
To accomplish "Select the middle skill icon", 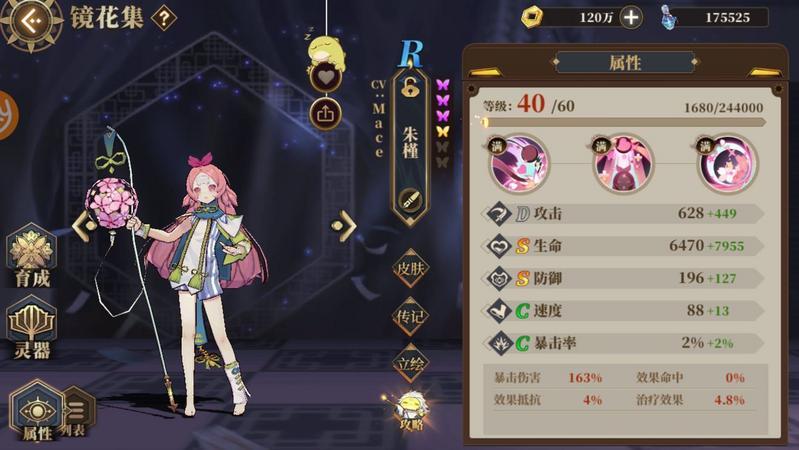I will [x=623, y=166].
